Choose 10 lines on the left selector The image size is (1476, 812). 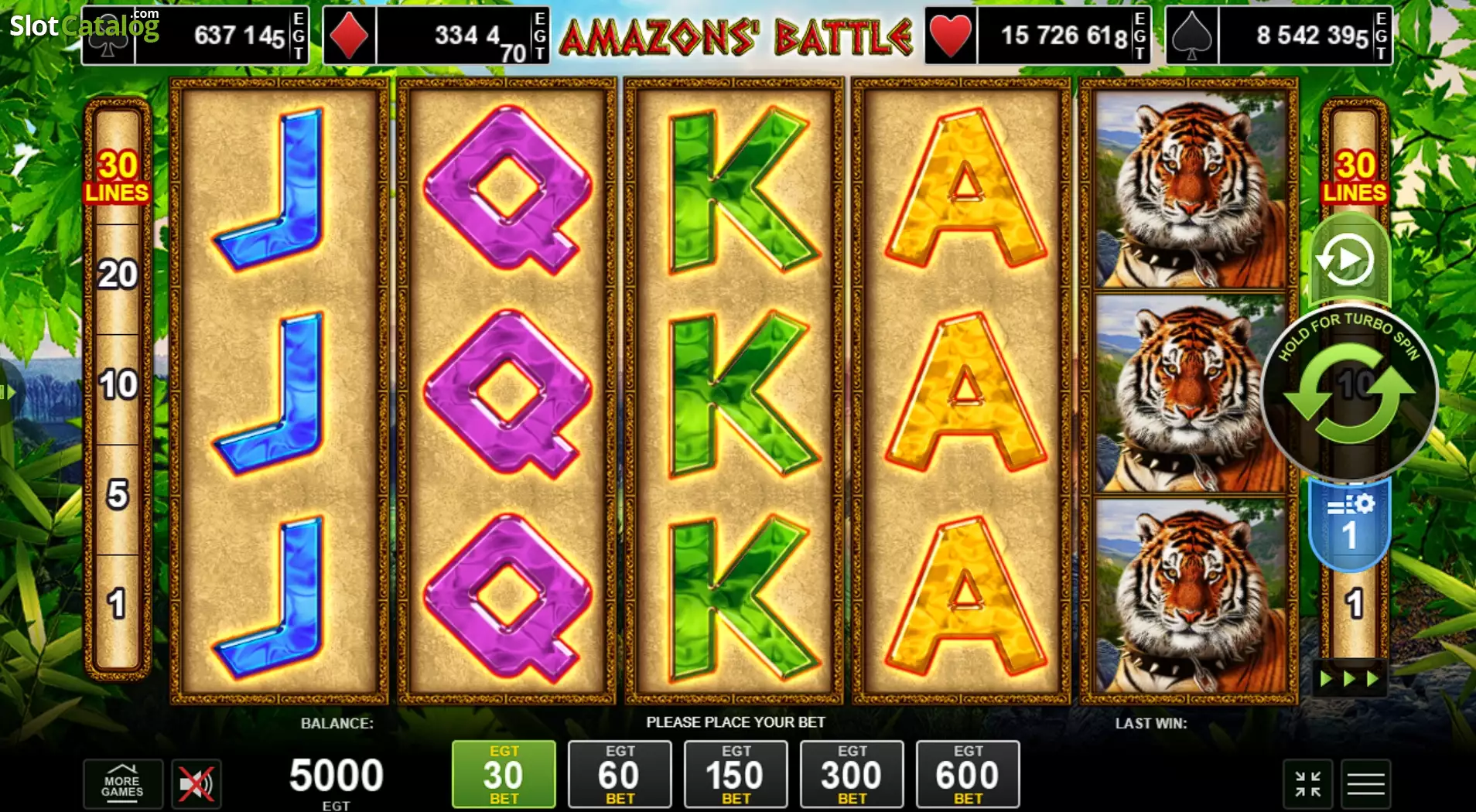pos(118,385)
